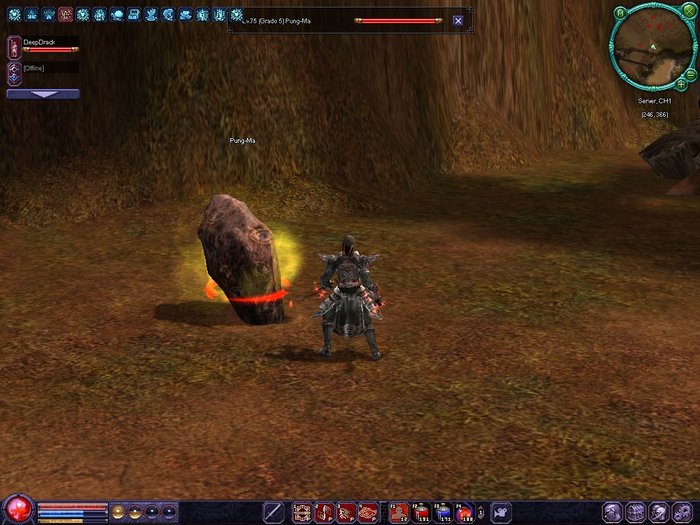Select the sword attack hotbar slot

click(x=273, y=512)
